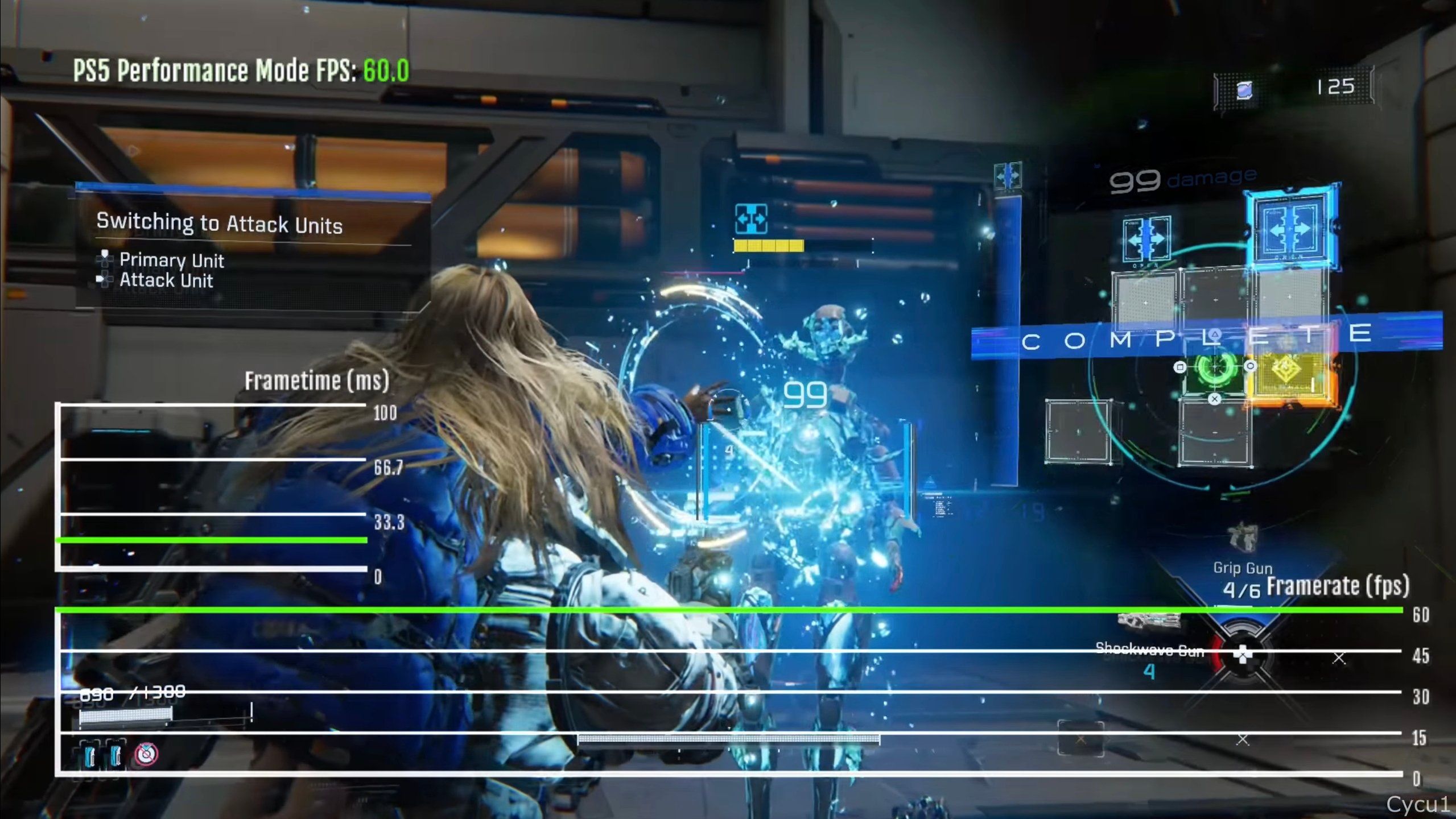This screenshot has width=1456, height=819.
Task: Click the smaller unlit Open door tile
Action: coord(1146,239)
